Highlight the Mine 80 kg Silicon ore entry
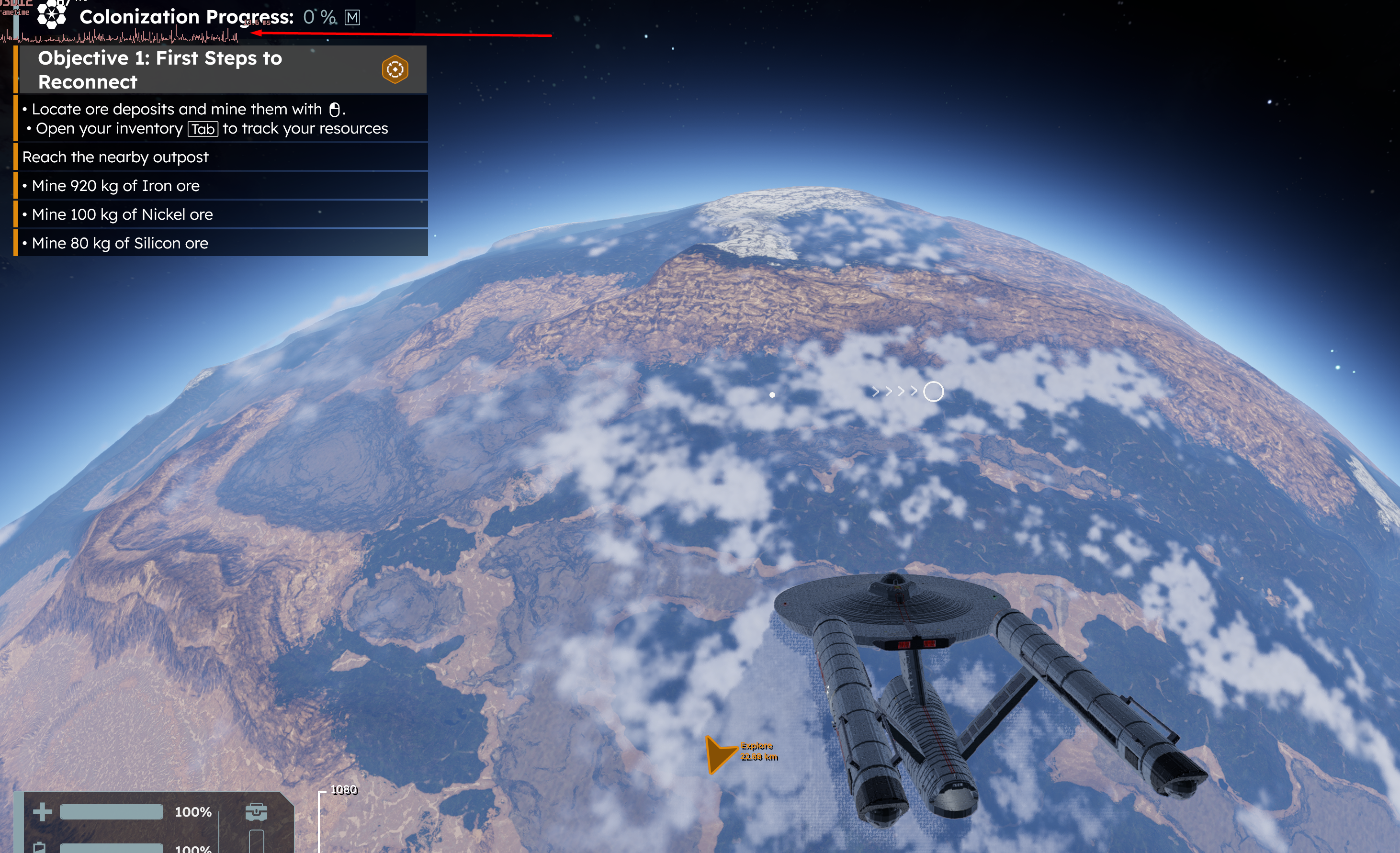 (x=120, y=243)
